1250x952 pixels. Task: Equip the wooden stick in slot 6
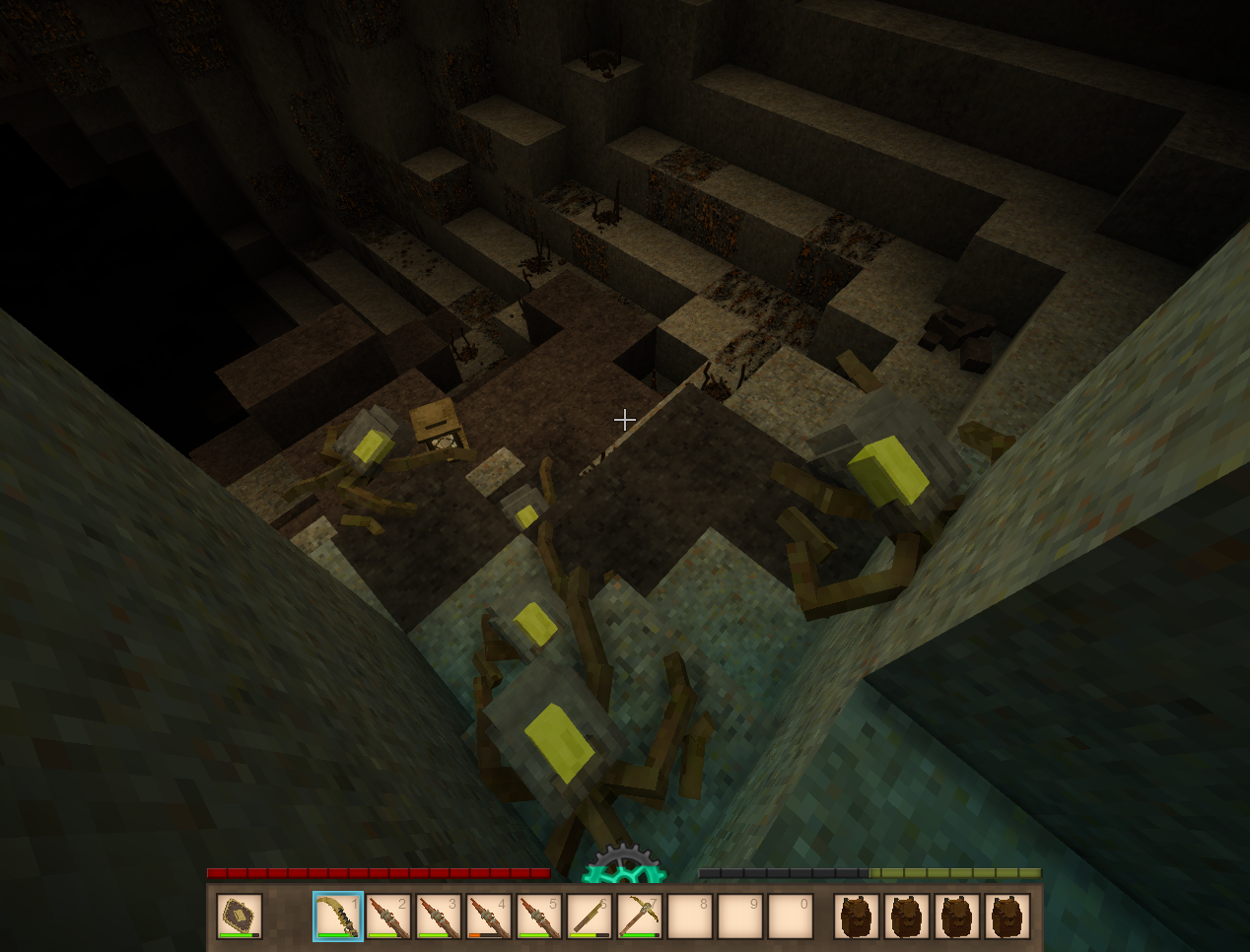pyautogui.click(x=590, y=917)
